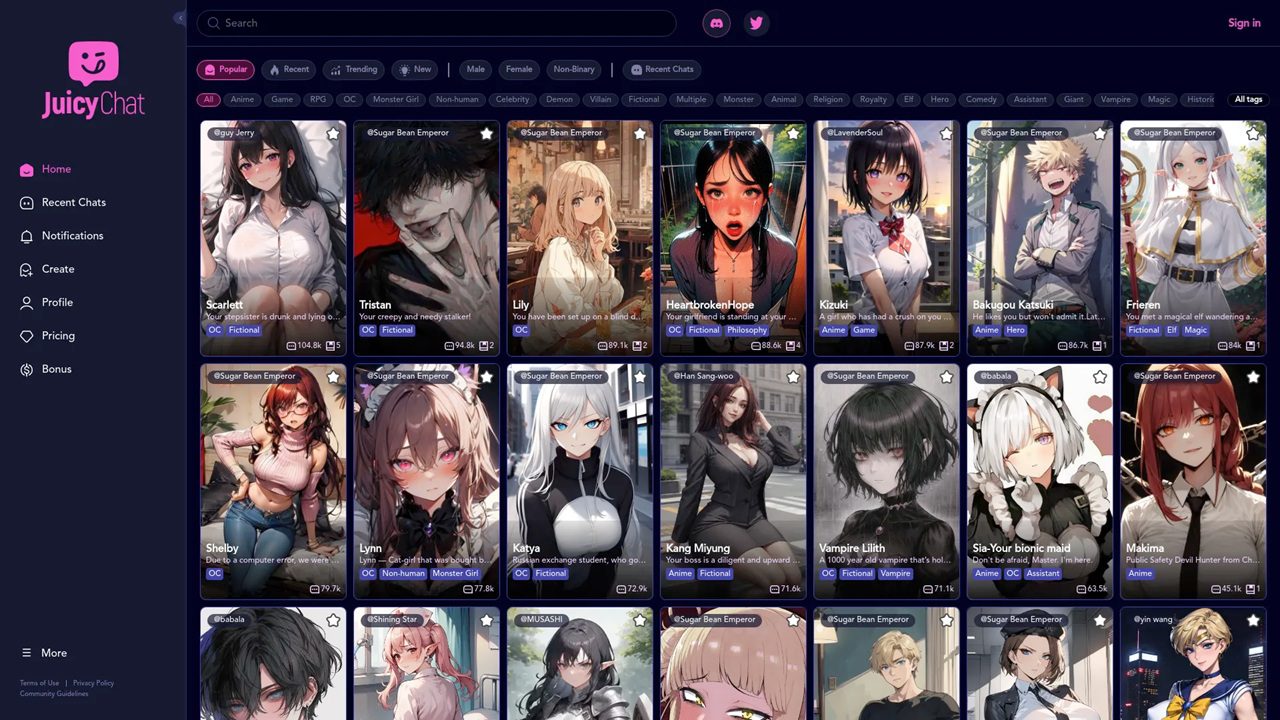Switch to the Trending filter
The image size is (1280, 720).
354,70
